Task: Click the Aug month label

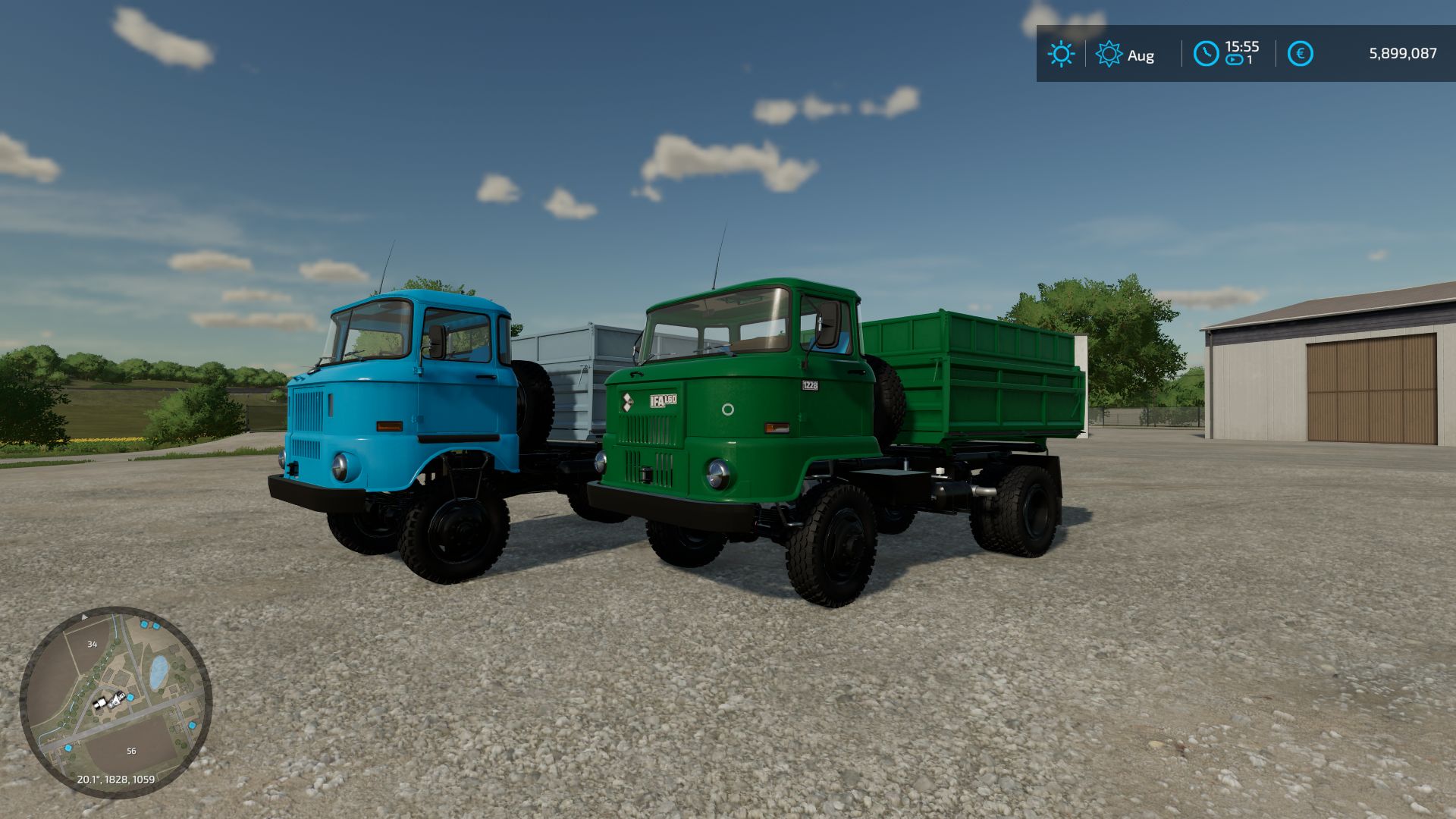Action: (x=1141, y=56)
